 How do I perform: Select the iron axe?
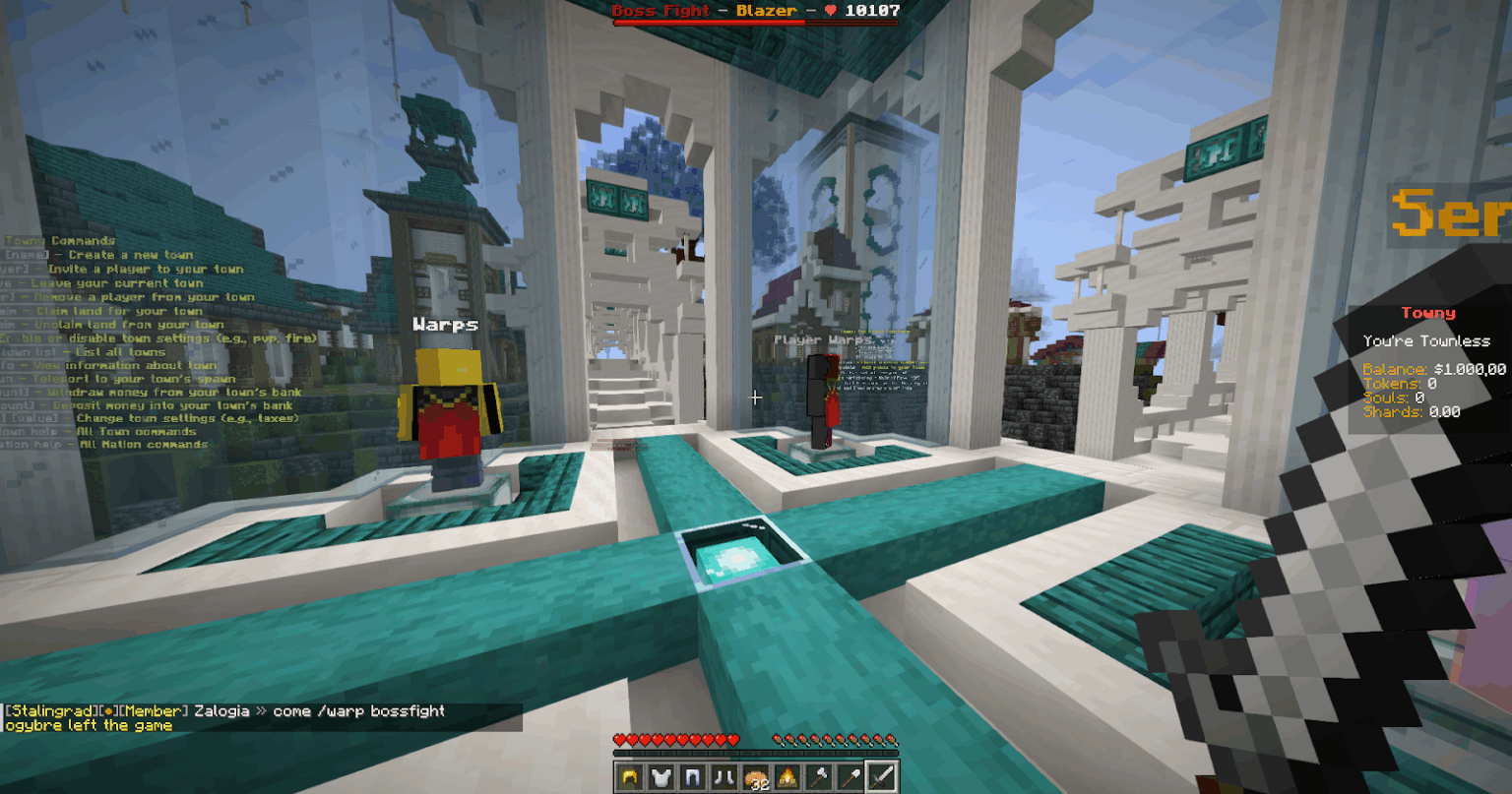pyautogui.click(x=818, y=775)
